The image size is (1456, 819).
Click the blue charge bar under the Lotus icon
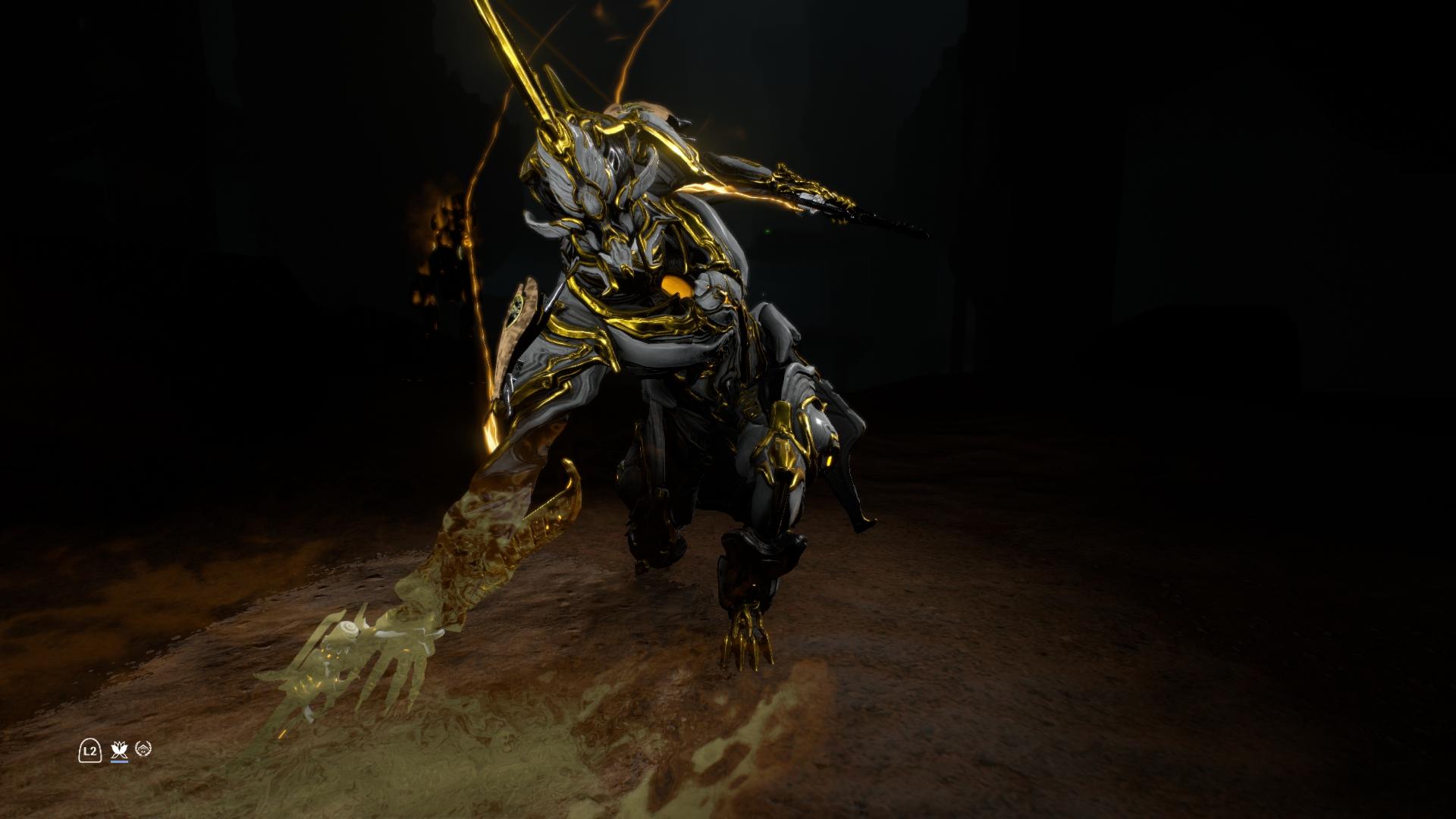click(119, 761)
